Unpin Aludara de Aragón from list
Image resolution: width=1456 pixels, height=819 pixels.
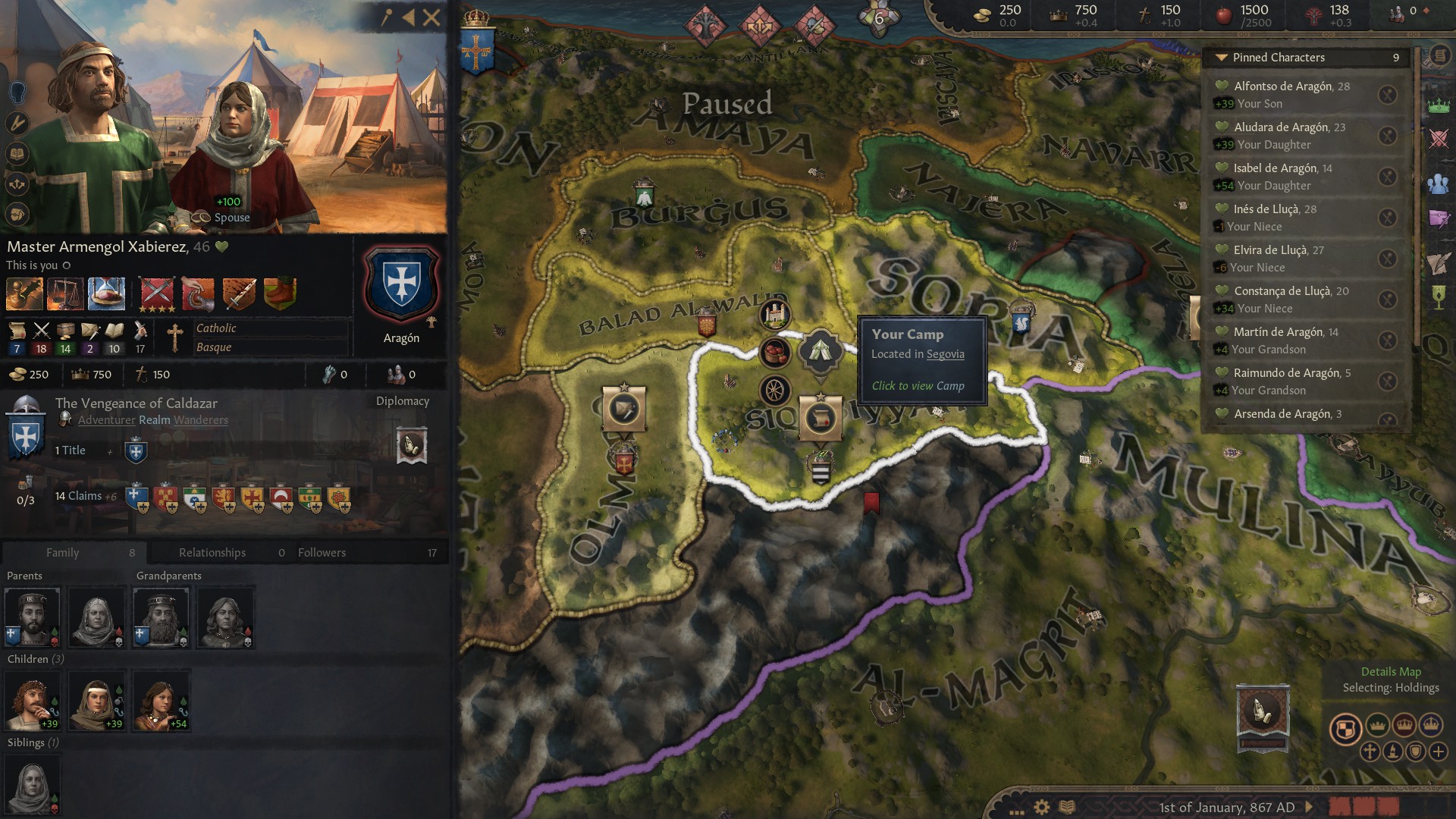coord(1387,136)
